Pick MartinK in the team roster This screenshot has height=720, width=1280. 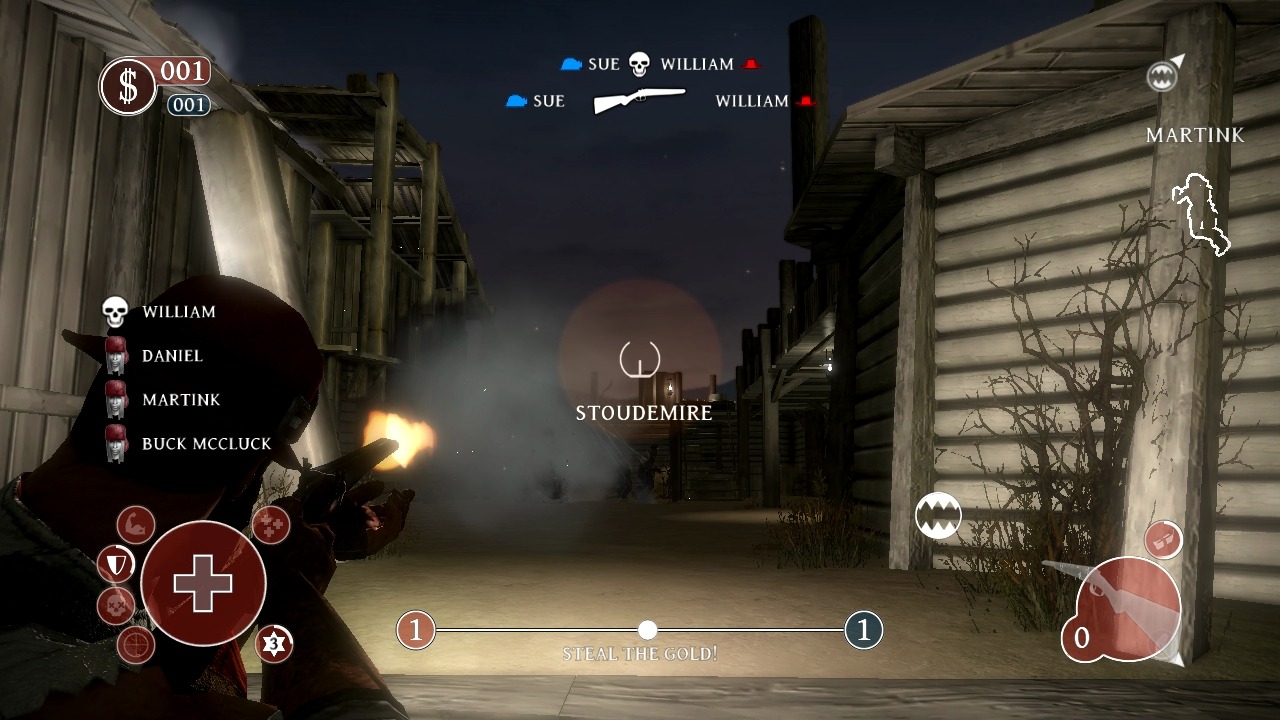[180, 400]
